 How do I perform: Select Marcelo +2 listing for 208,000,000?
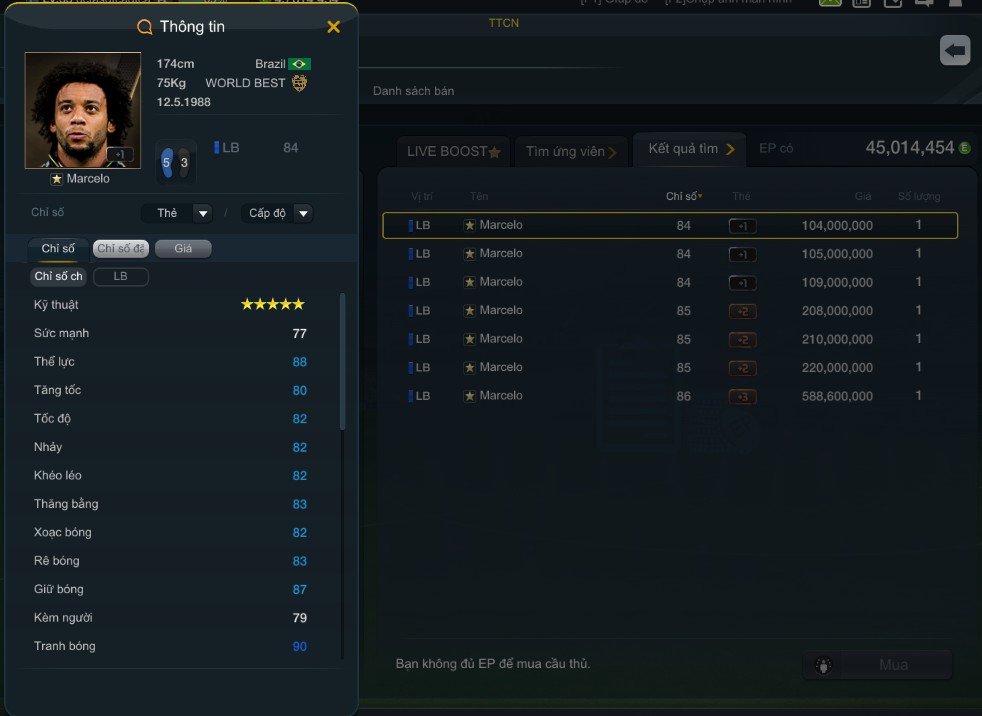click(x=669, y=310)
